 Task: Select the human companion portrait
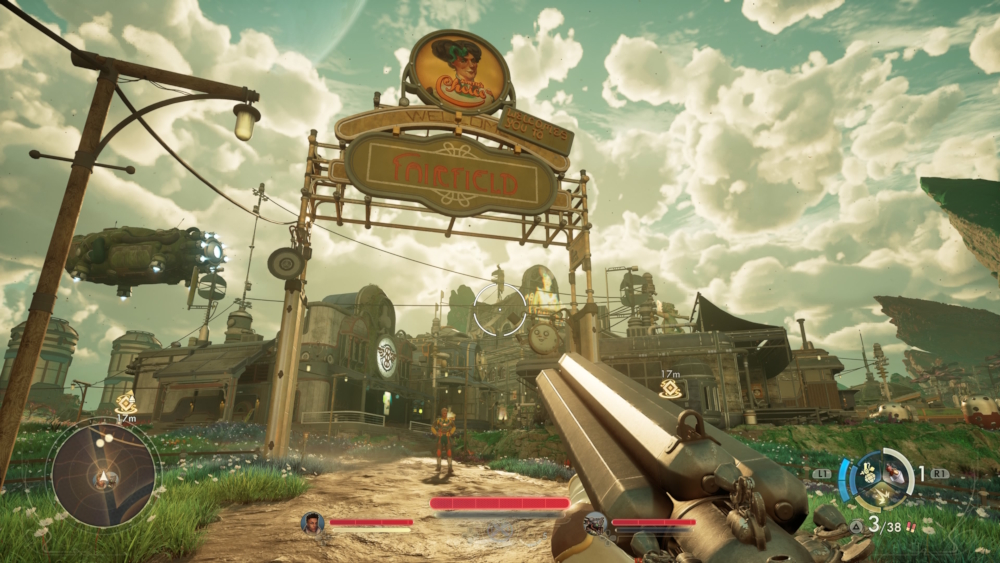(x=313, y=522)
